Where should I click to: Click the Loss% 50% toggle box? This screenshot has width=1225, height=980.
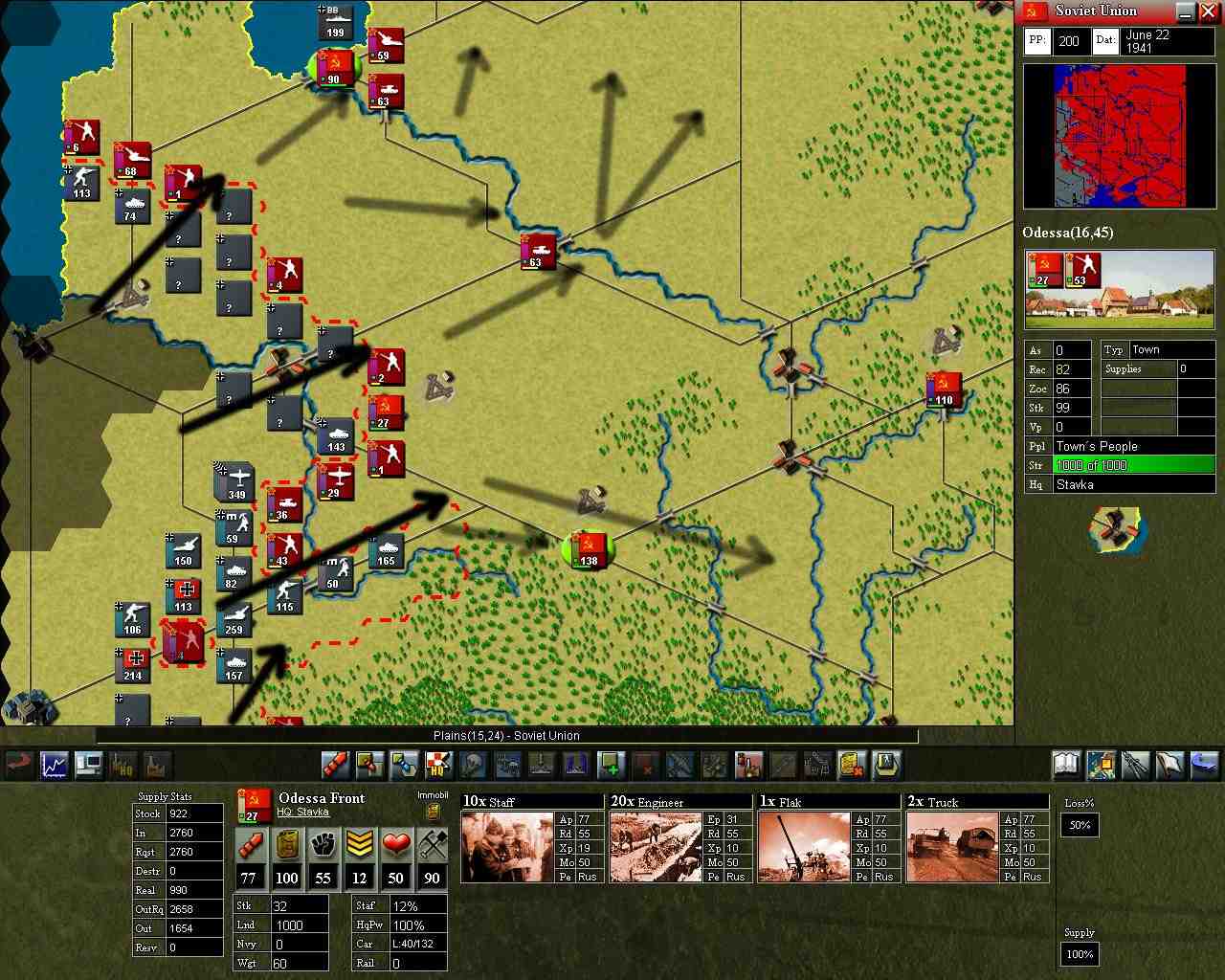(1079, 825)
